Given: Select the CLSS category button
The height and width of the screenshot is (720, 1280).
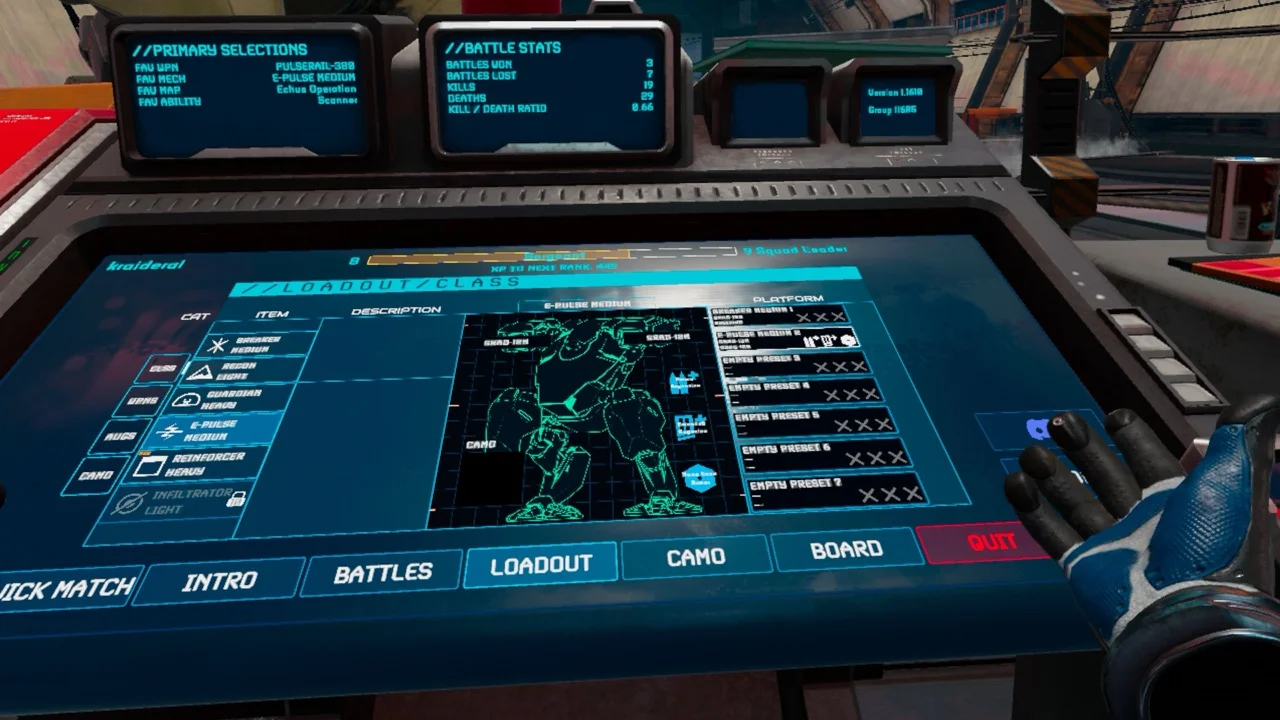Looking at the screenshot, I should click(x=162, y=368).
